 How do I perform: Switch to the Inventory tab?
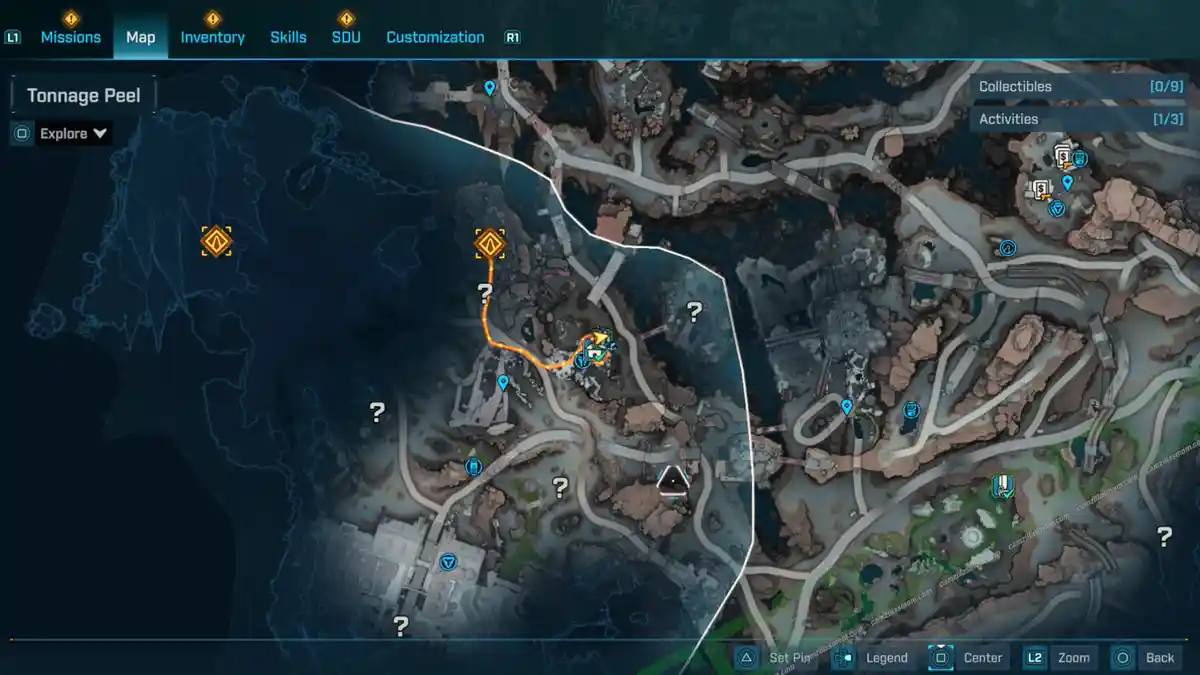[212, 37]
